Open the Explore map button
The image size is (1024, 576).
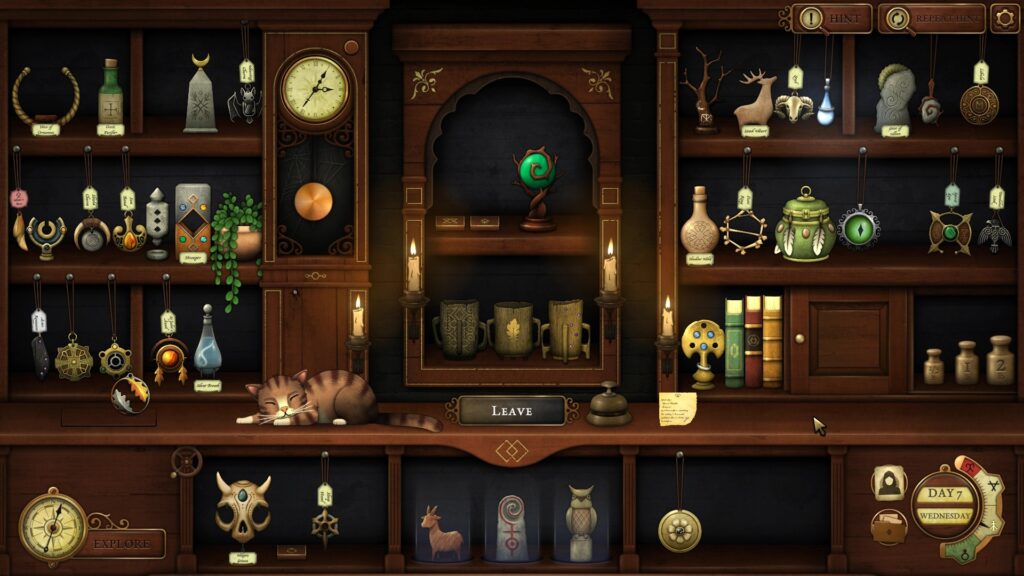click(x=123, y=543)
